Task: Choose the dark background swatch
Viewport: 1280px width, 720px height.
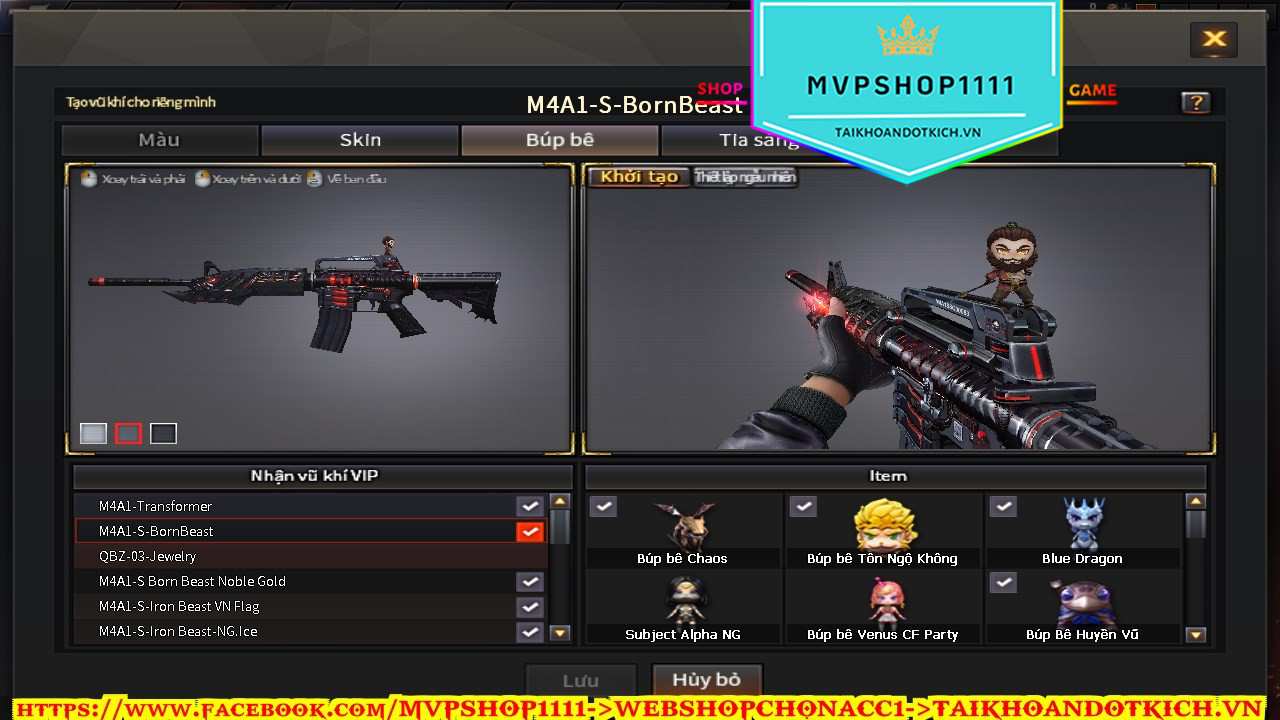Action: click(x=163, y=433)
